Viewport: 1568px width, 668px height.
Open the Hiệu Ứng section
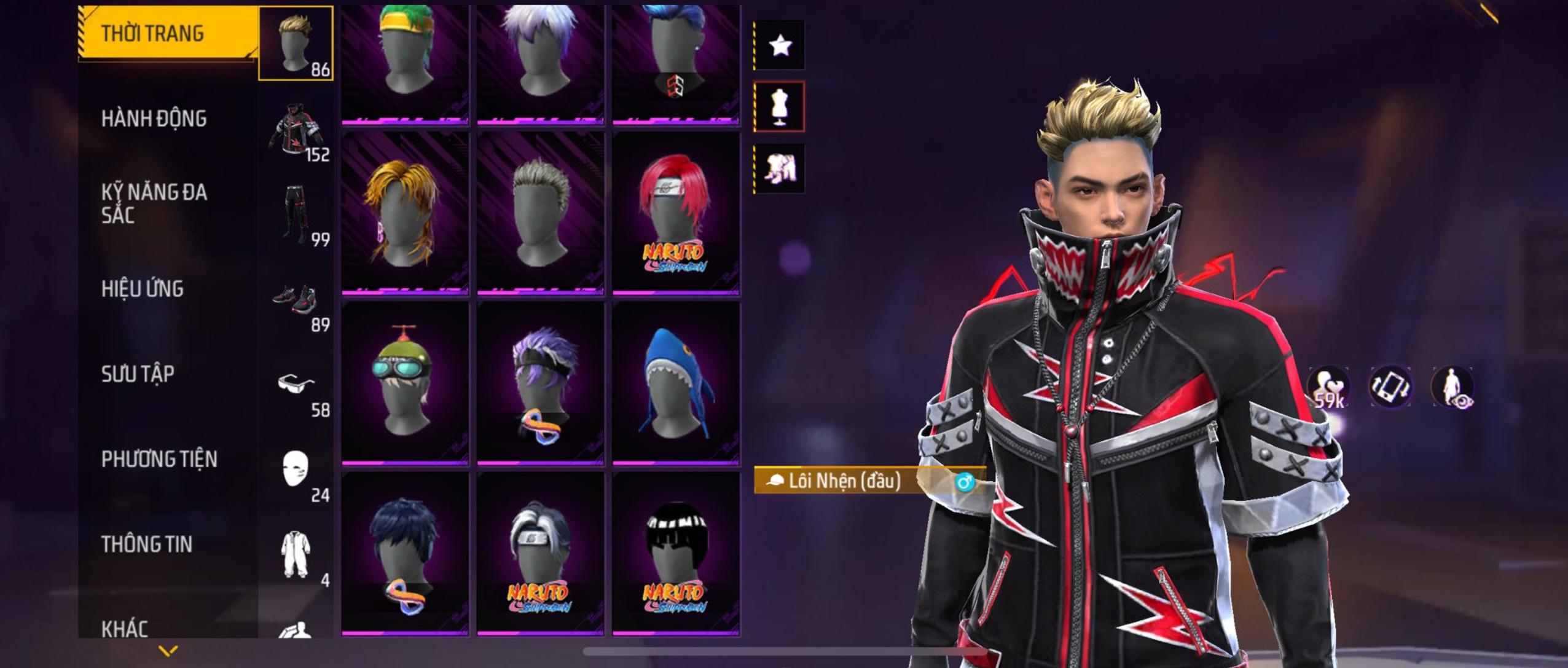142,289
